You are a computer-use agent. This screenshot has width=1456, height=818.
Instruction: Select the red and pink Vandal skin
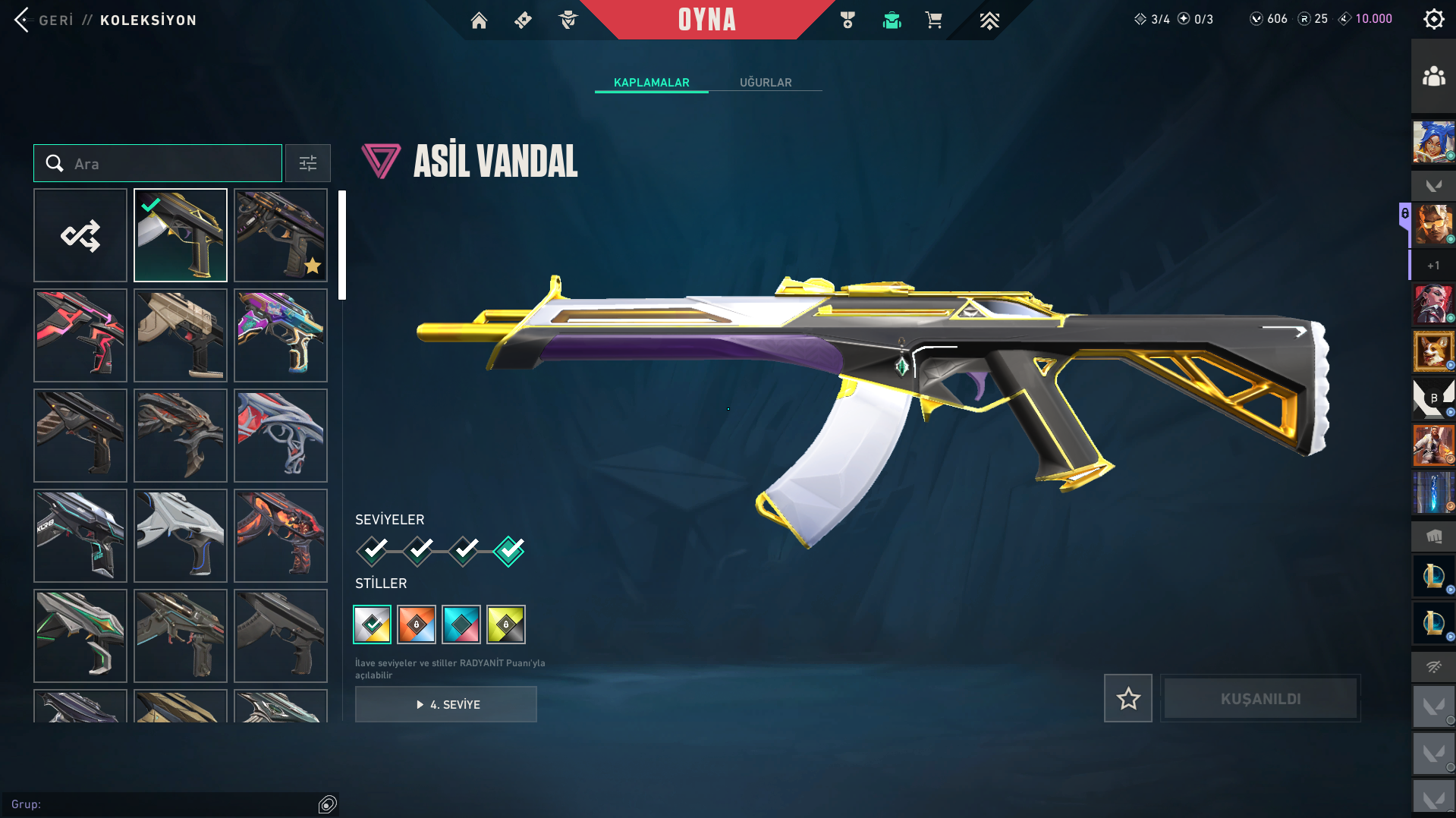click(x=80, y=335)
